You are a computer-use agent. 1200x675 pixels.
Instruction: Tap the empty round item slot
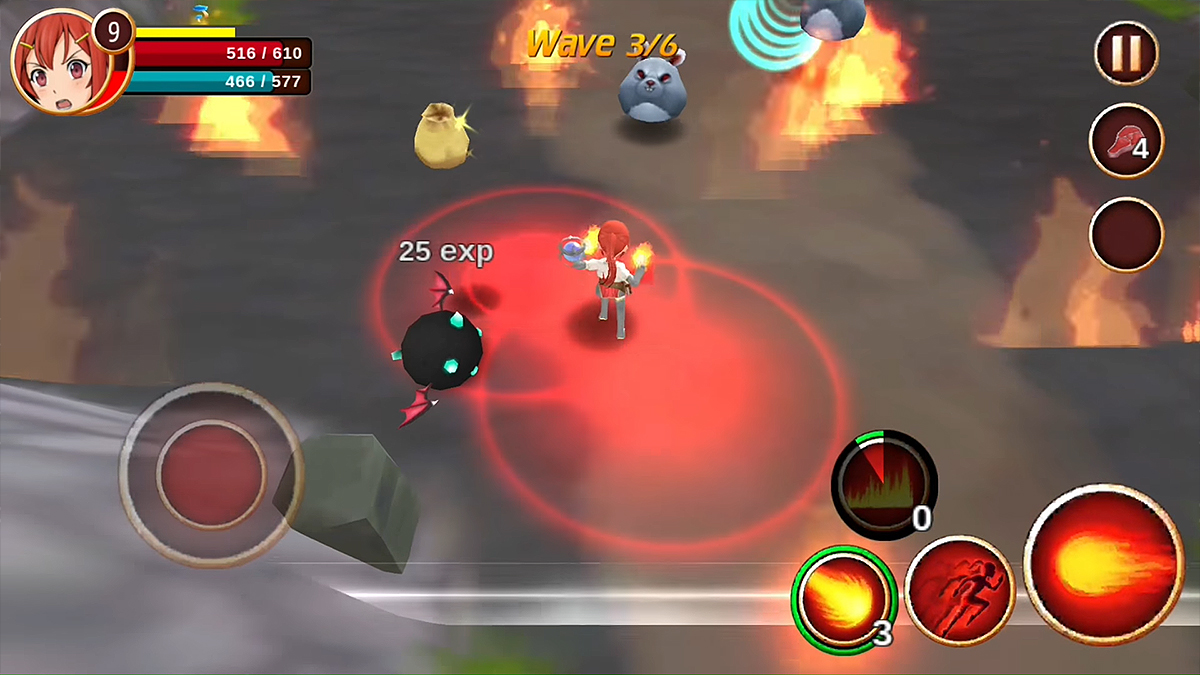point(1126,234)
